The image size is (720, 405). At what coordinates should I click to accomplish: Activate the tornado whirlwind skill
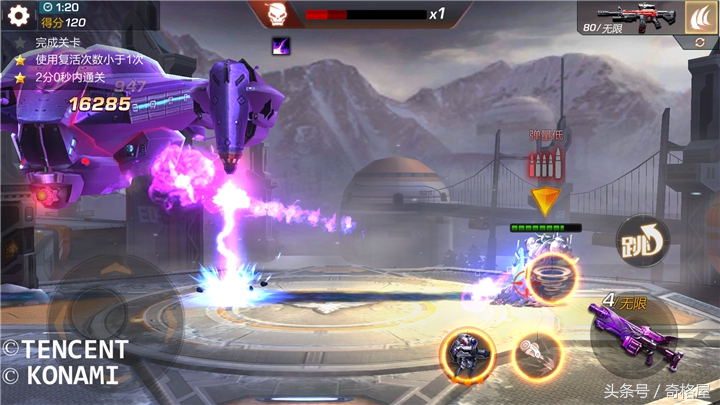pos(550,277)
